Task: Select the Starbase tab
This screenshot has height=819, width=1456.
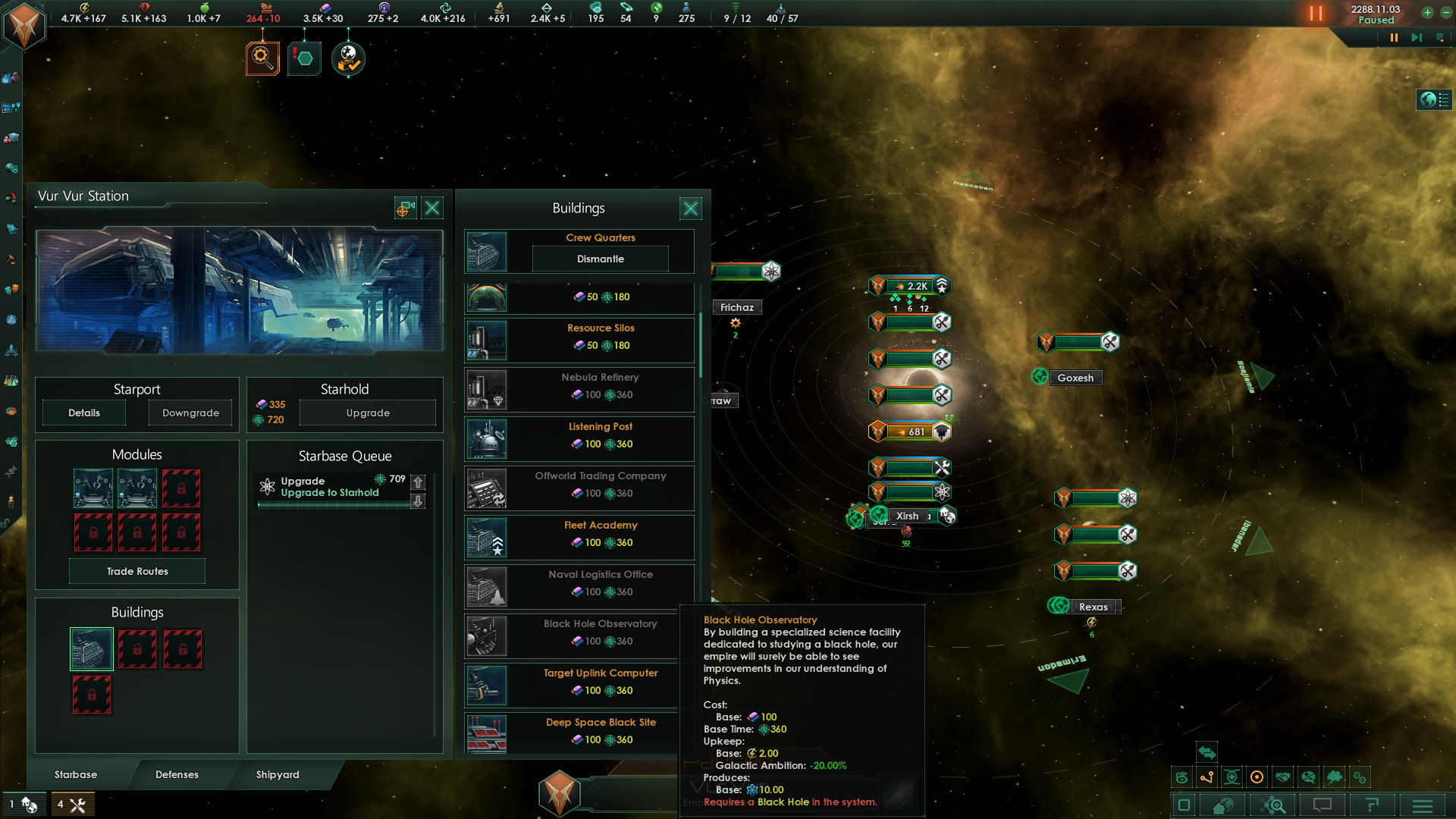Action: [x=76, y=774]
